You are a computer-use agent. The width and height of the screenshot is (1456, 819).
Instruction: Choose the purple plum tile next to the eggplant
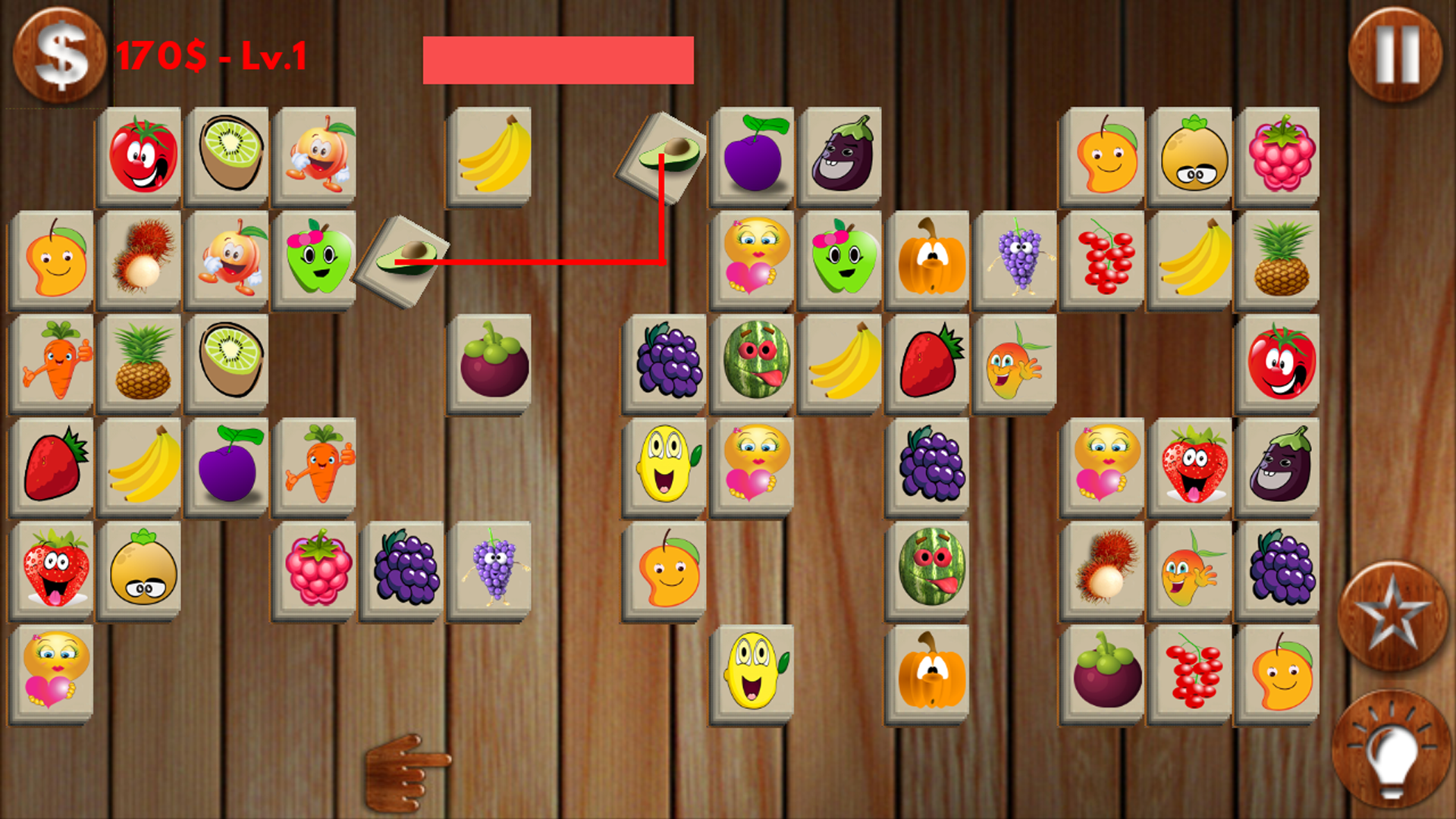pyautogui.click(x=755, y=155)
